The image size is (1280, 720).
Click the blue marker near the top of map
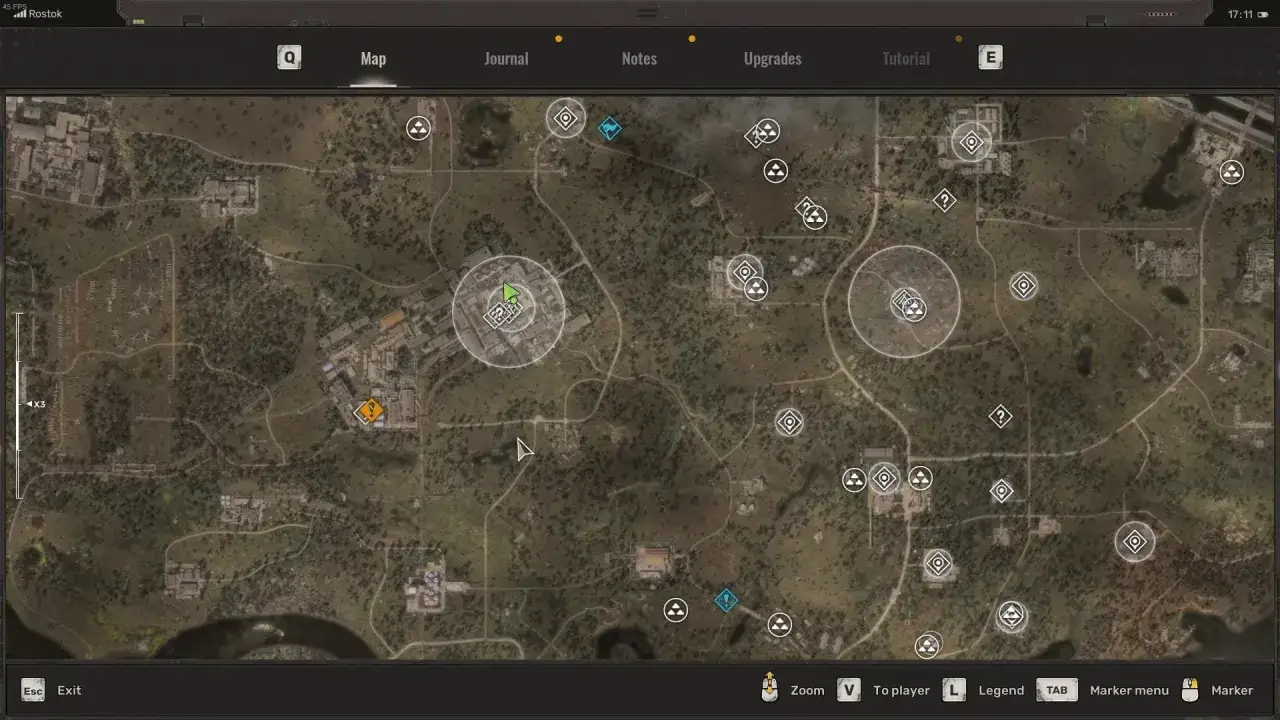610,128
